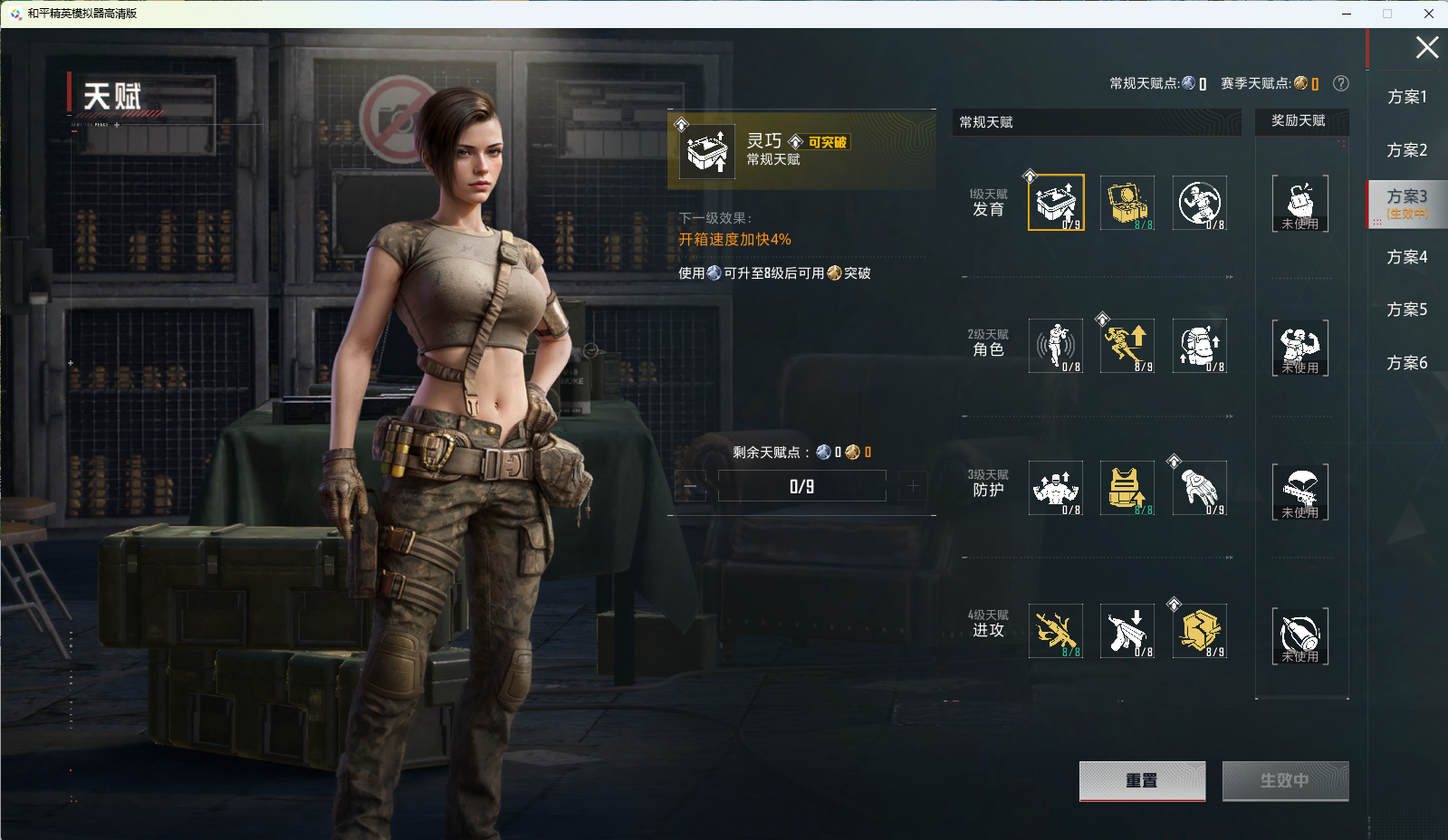Select the yellow body armor vest talent
The width and height of the screenshot is (1448, 840).
tap(1127, 488)
